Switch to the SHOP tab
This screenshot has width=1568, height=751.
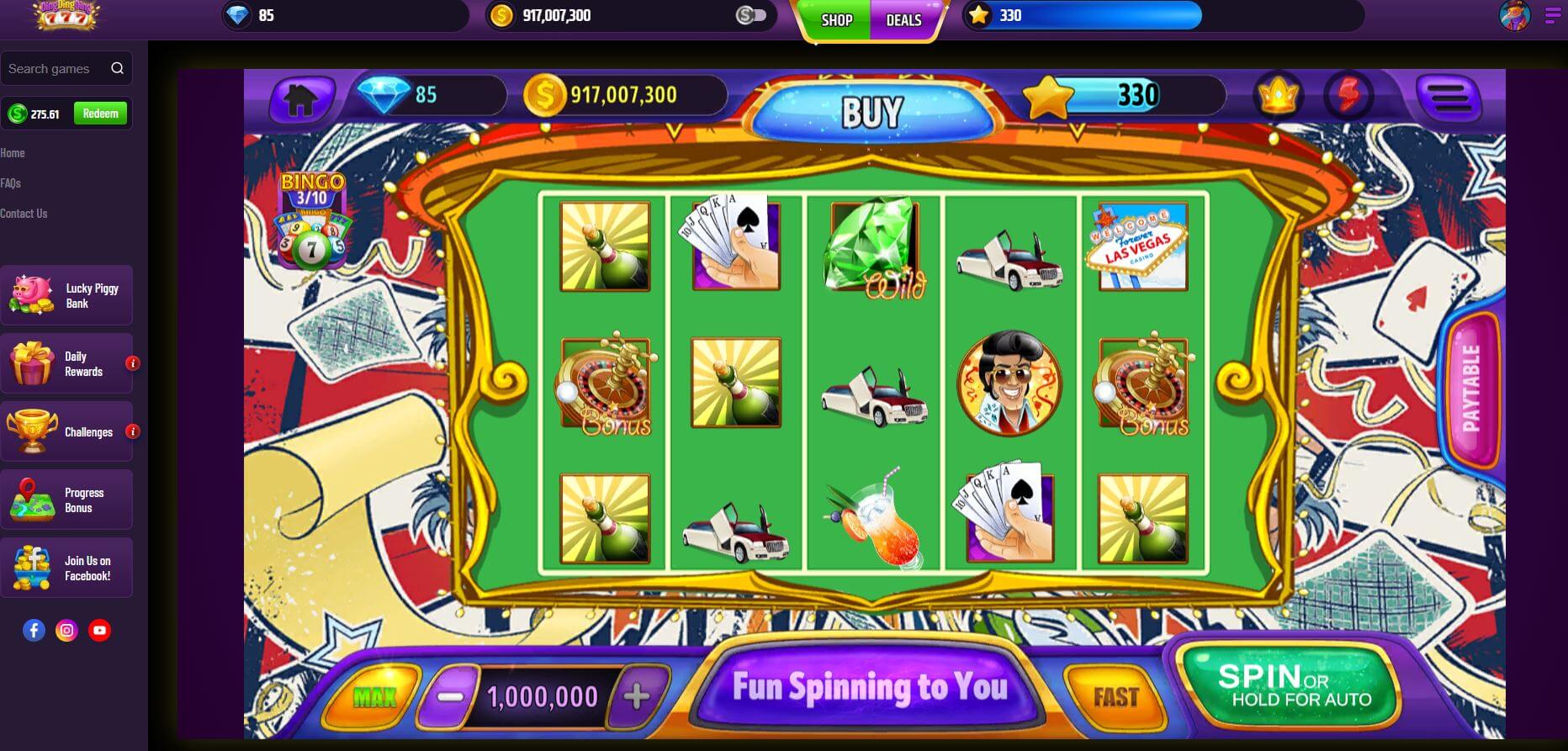pyautogui.click(x=834, y=21)
